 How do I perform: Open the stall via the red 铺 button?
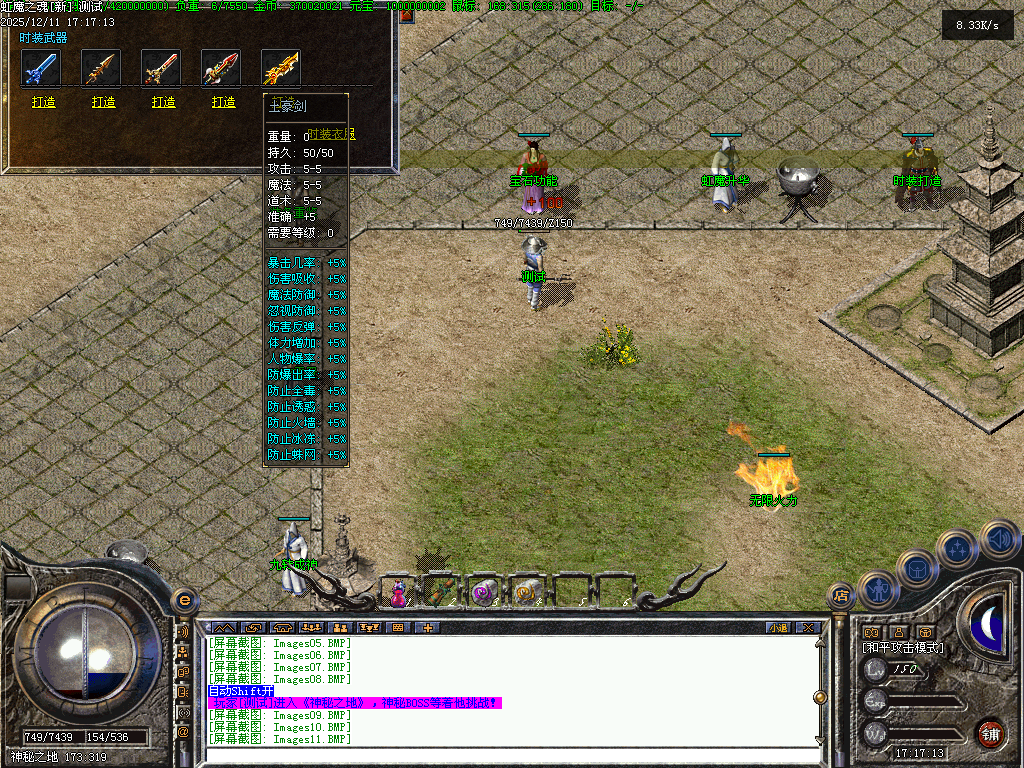pyautogui.click(x=990, y=732)
